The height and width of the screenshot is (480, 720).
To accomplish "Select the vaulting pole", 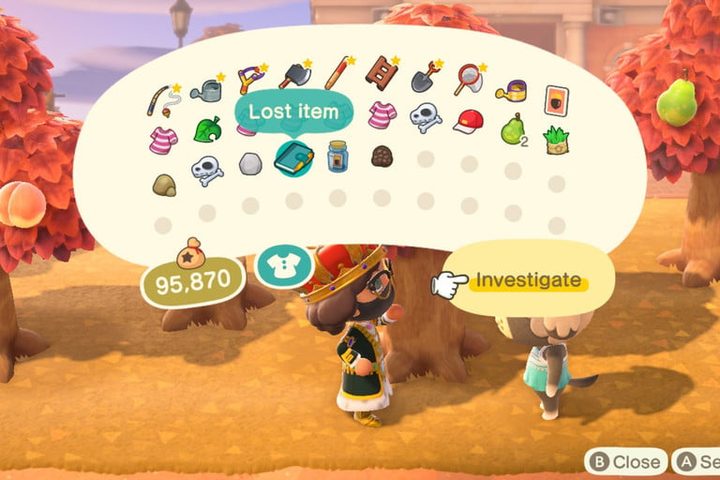I will [338, 71].
